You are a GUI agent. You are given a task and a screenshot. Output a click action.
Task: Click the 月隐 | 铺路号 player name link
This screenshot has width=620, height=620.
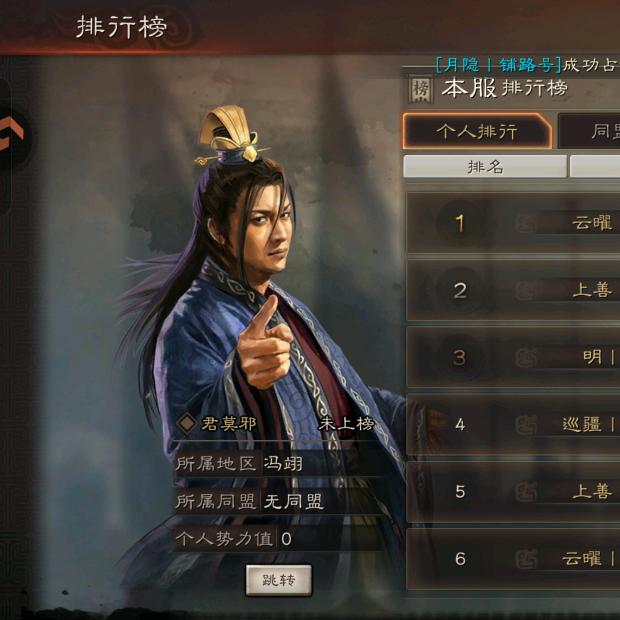497,64
